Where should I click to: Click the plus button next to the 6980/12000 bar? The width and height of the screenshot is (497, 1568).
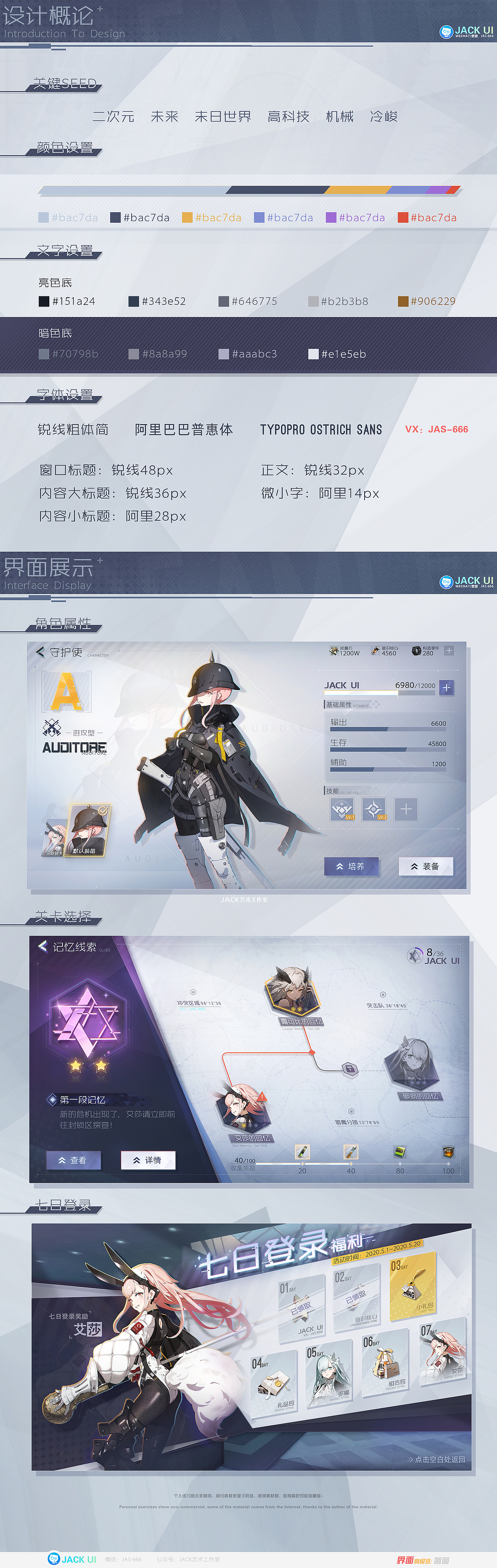447,687
